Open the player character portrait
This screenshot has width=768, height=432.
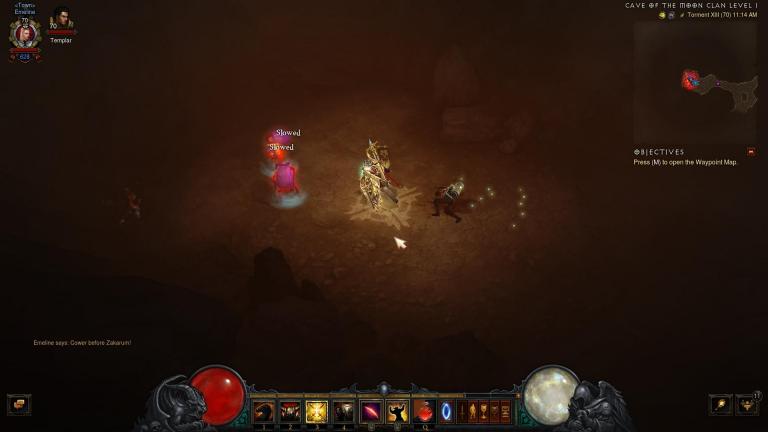25,34
